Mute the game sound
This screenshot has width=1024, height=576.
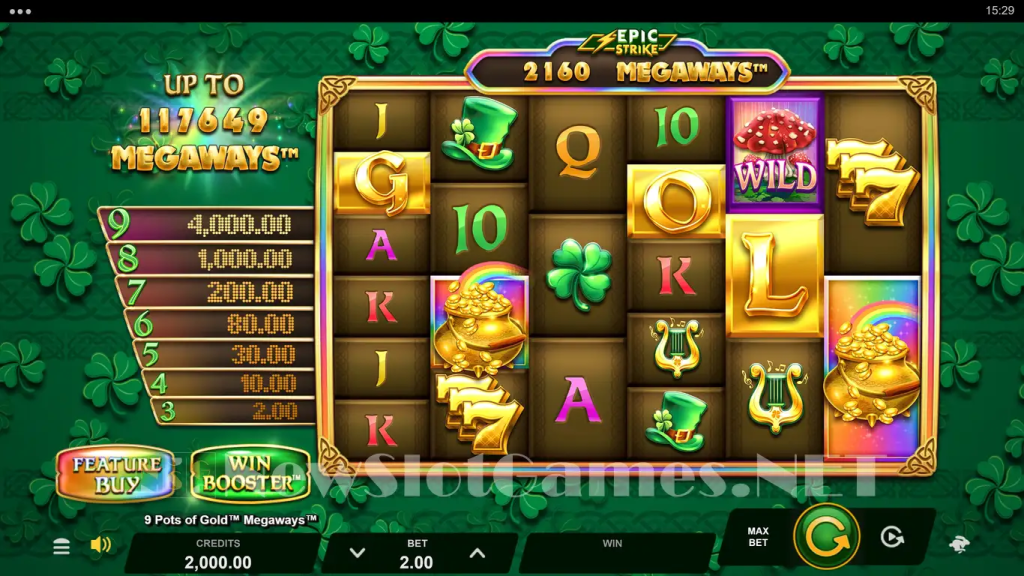pyautogui.click(x=100, y=545)
